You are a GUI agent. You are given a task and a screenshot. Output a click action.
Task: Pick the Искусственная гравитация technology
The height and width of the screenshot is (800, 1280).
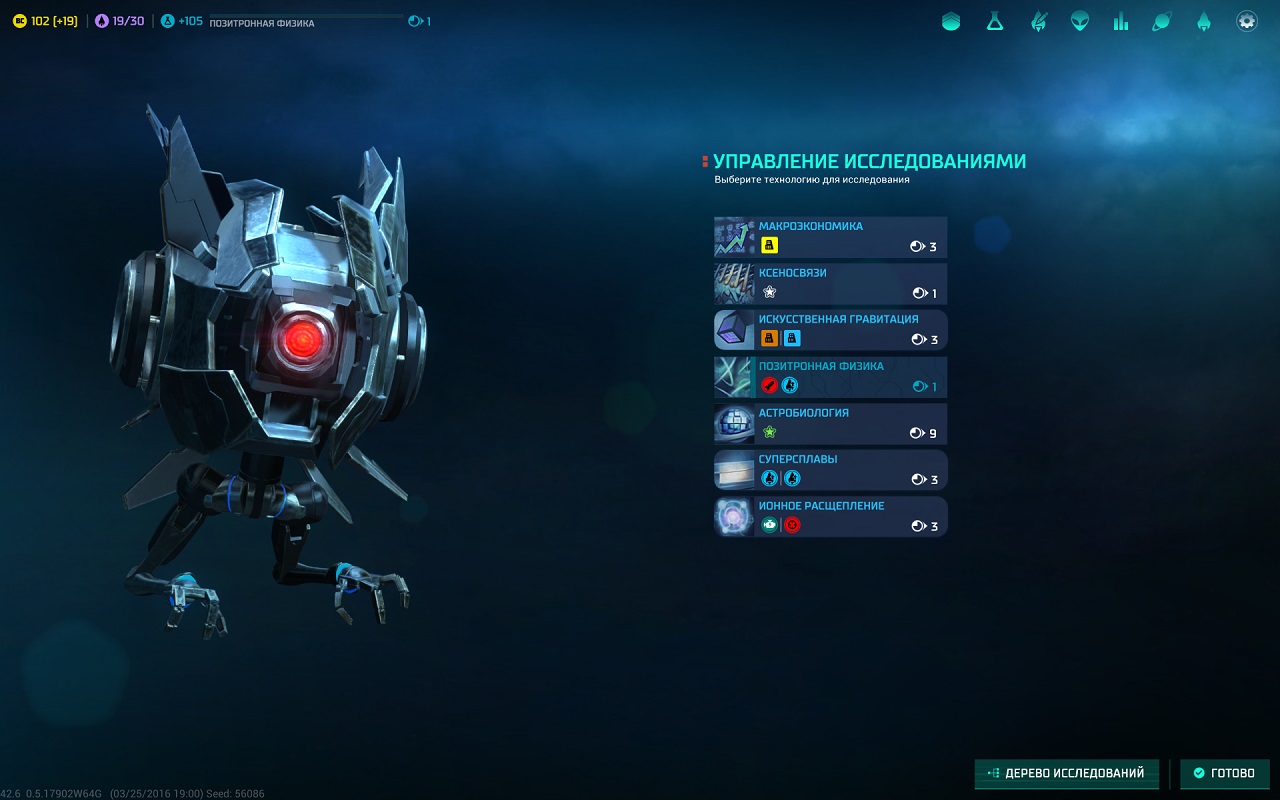tap(830, 330)
